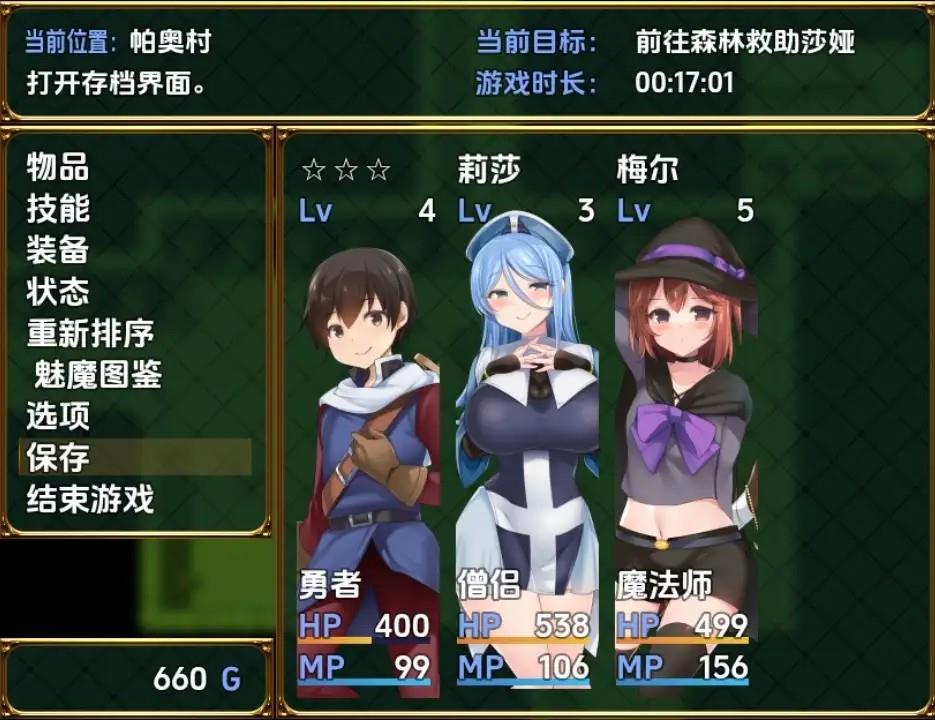The image size is (935, 720).
Task: Open the 物品 items menu
Action: [x=58, y=166]
